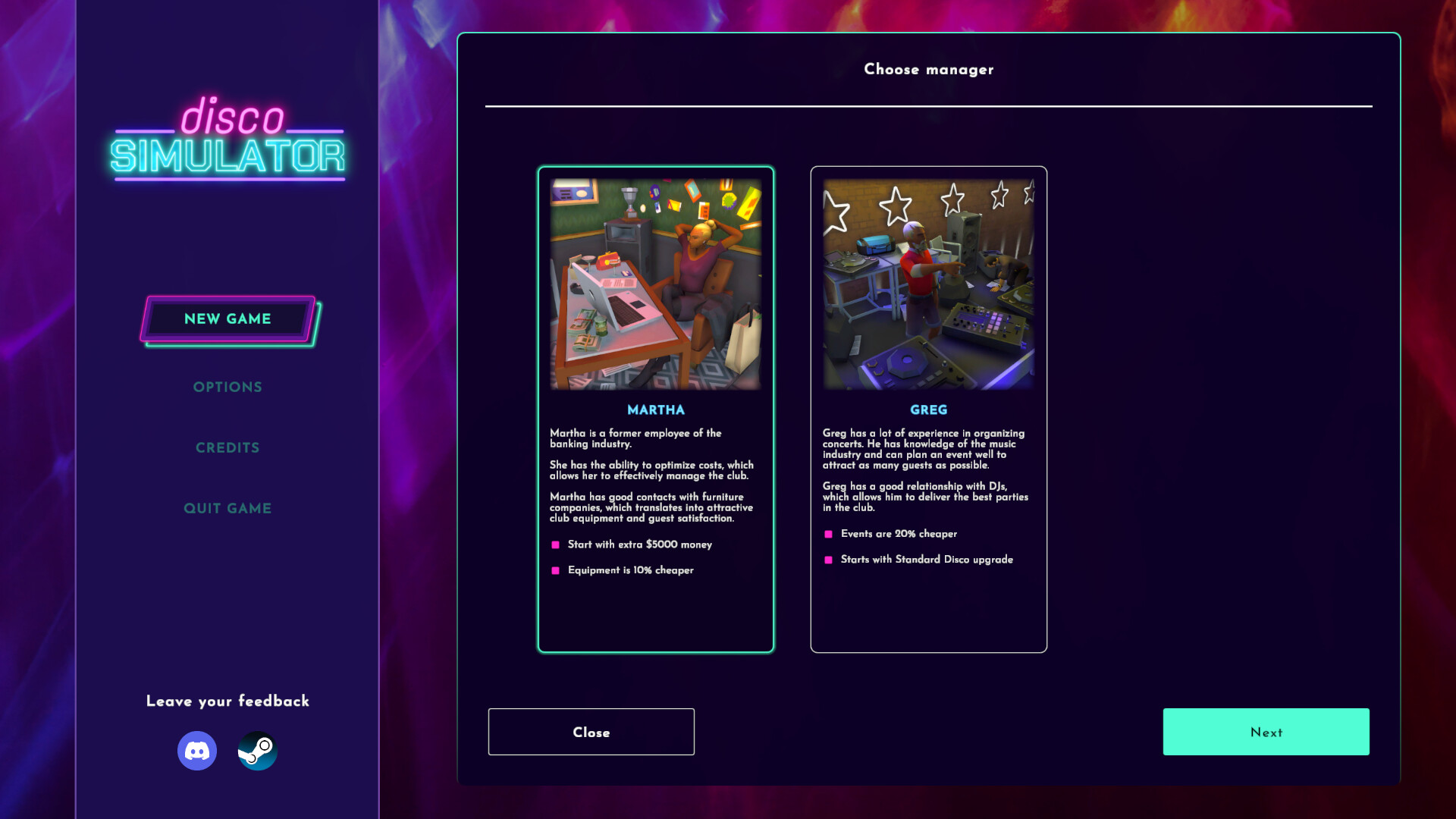Click the Events are 20% cheaper perk

[899, 534]
